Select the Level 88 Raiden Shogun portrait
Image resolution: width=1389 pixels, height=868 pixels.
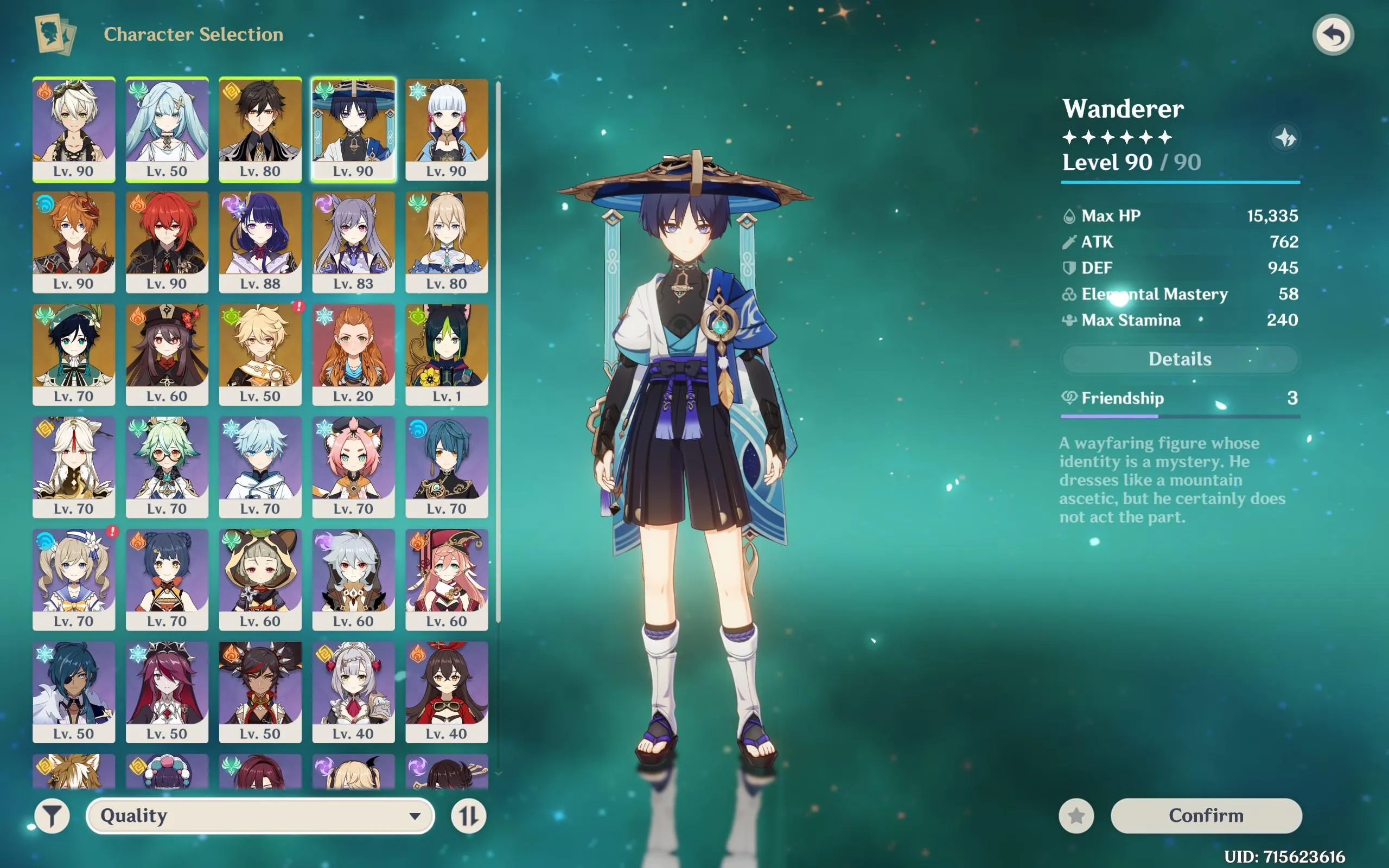260,238
